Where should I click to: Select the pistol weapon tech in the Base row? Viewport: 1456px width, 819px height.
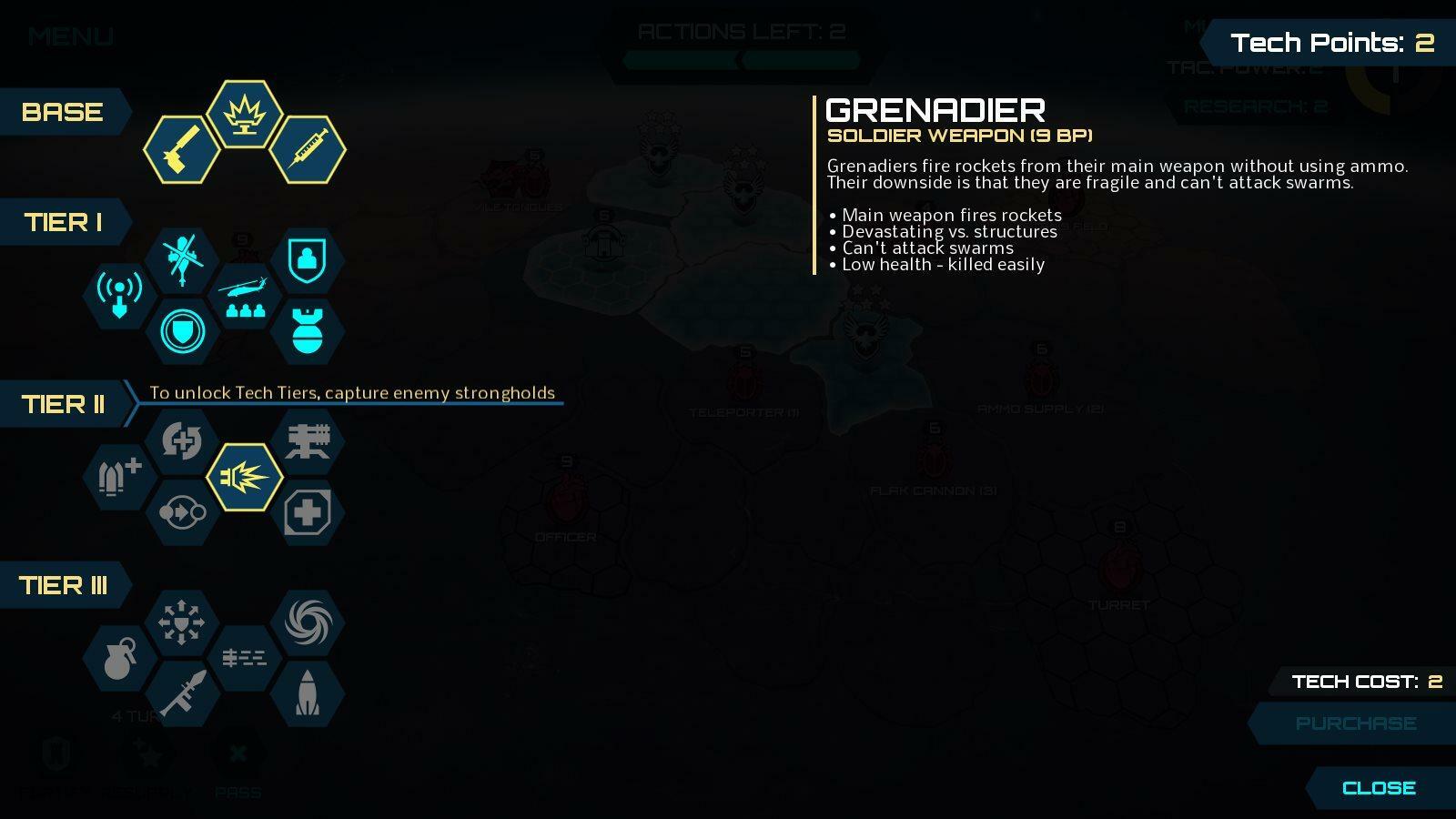click(x=182, y=148)
